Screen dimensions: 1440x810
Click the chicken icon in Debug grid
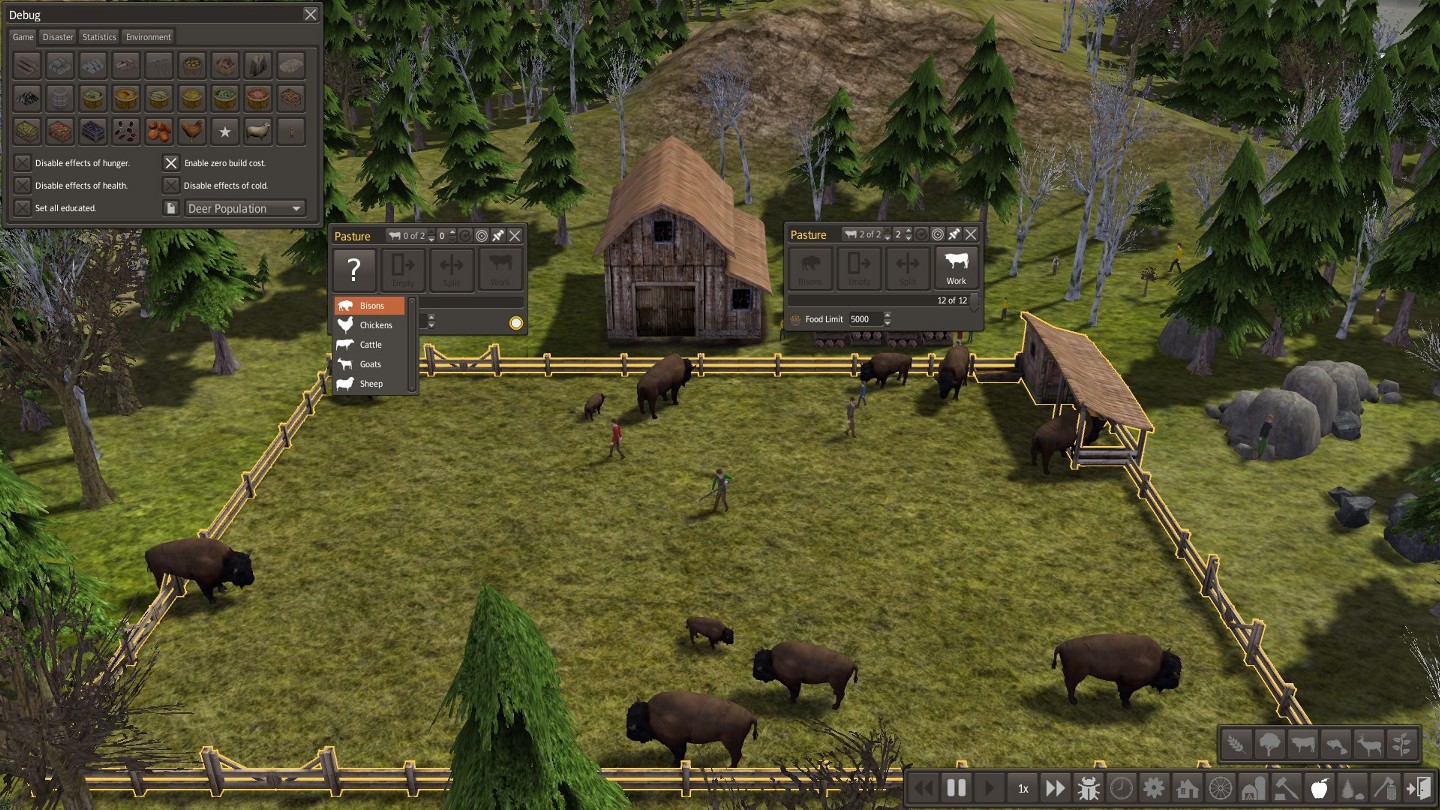click(x=191, y=131)
